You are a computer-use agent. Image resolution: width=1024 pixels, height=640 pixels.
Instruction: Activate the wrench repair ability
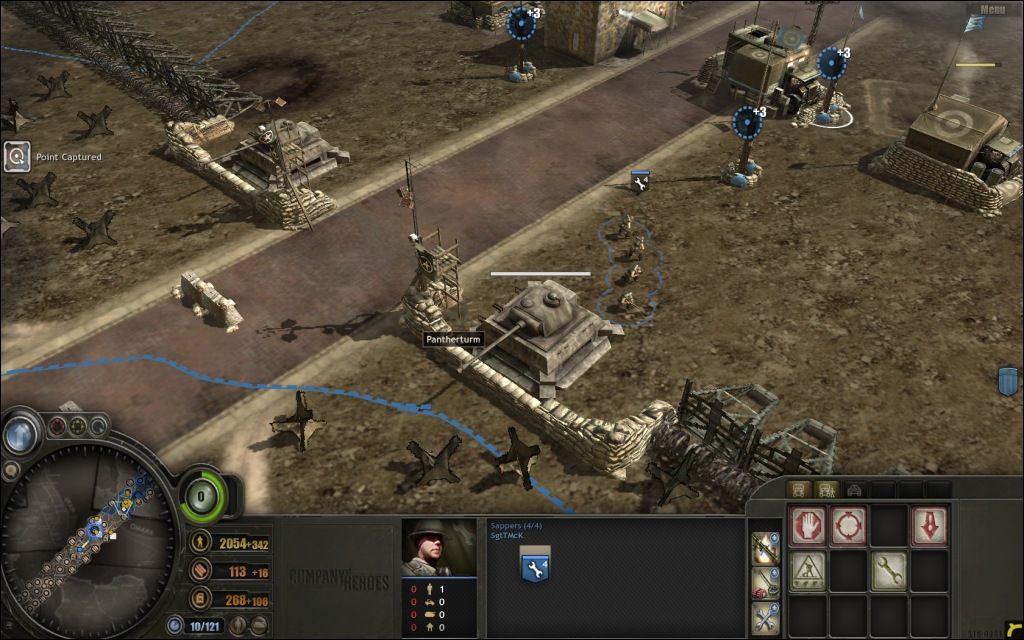click(888, 572)
